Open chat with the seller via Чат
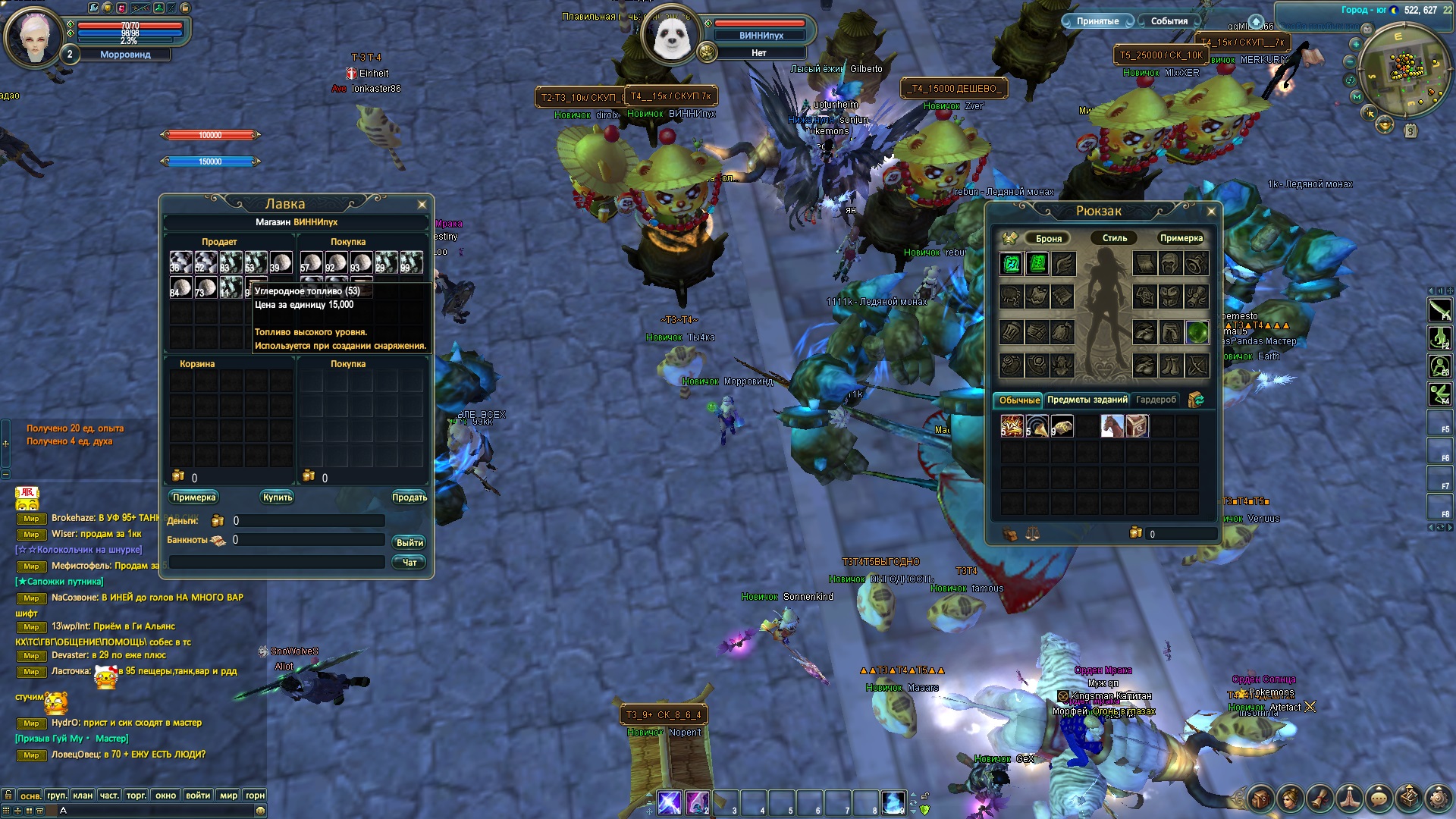 pyautogui.click(x=409, y=563)
